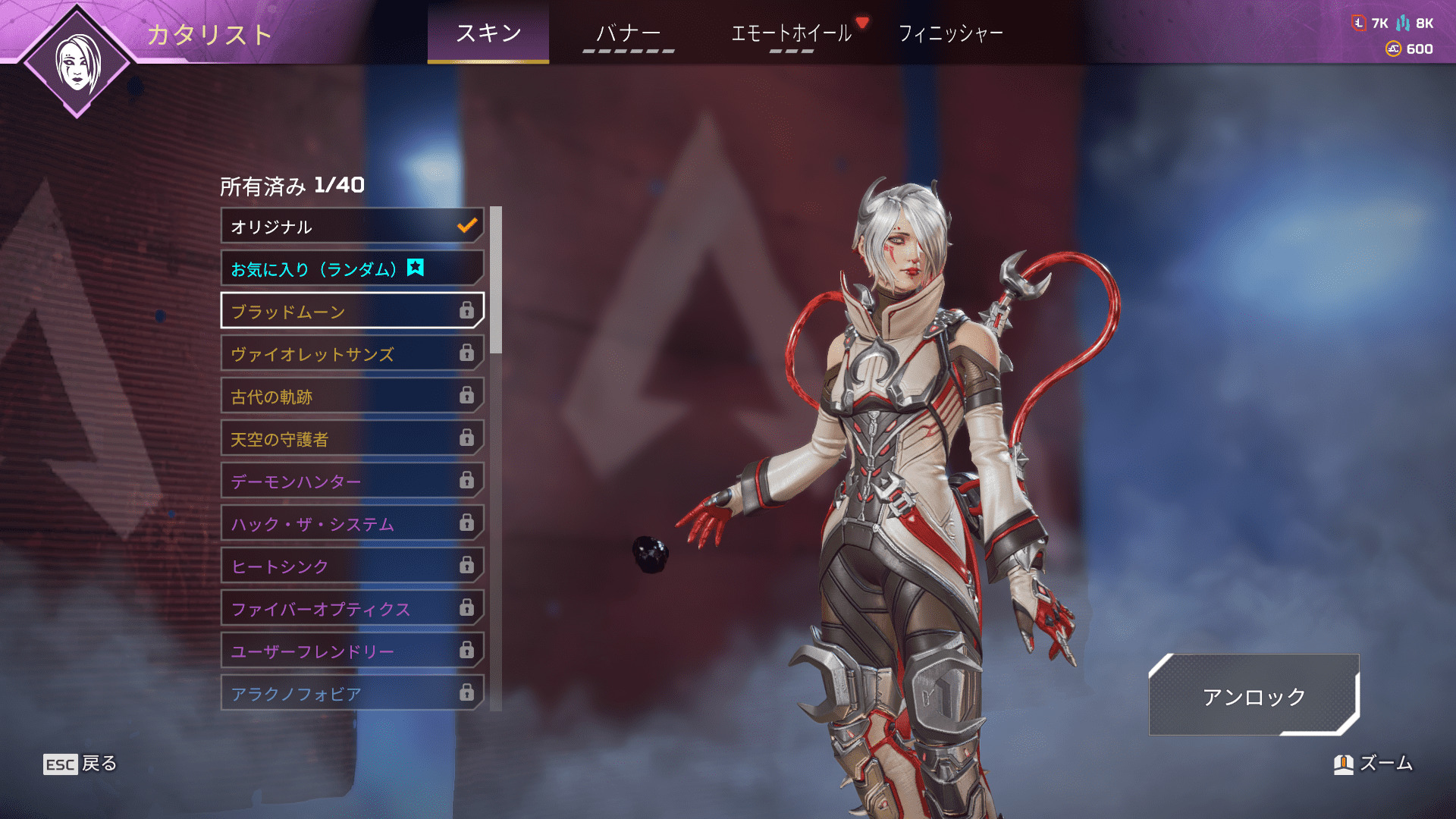Show the フィニッシャー tab
Screen dimensions: 1456x819
[950, 33]
